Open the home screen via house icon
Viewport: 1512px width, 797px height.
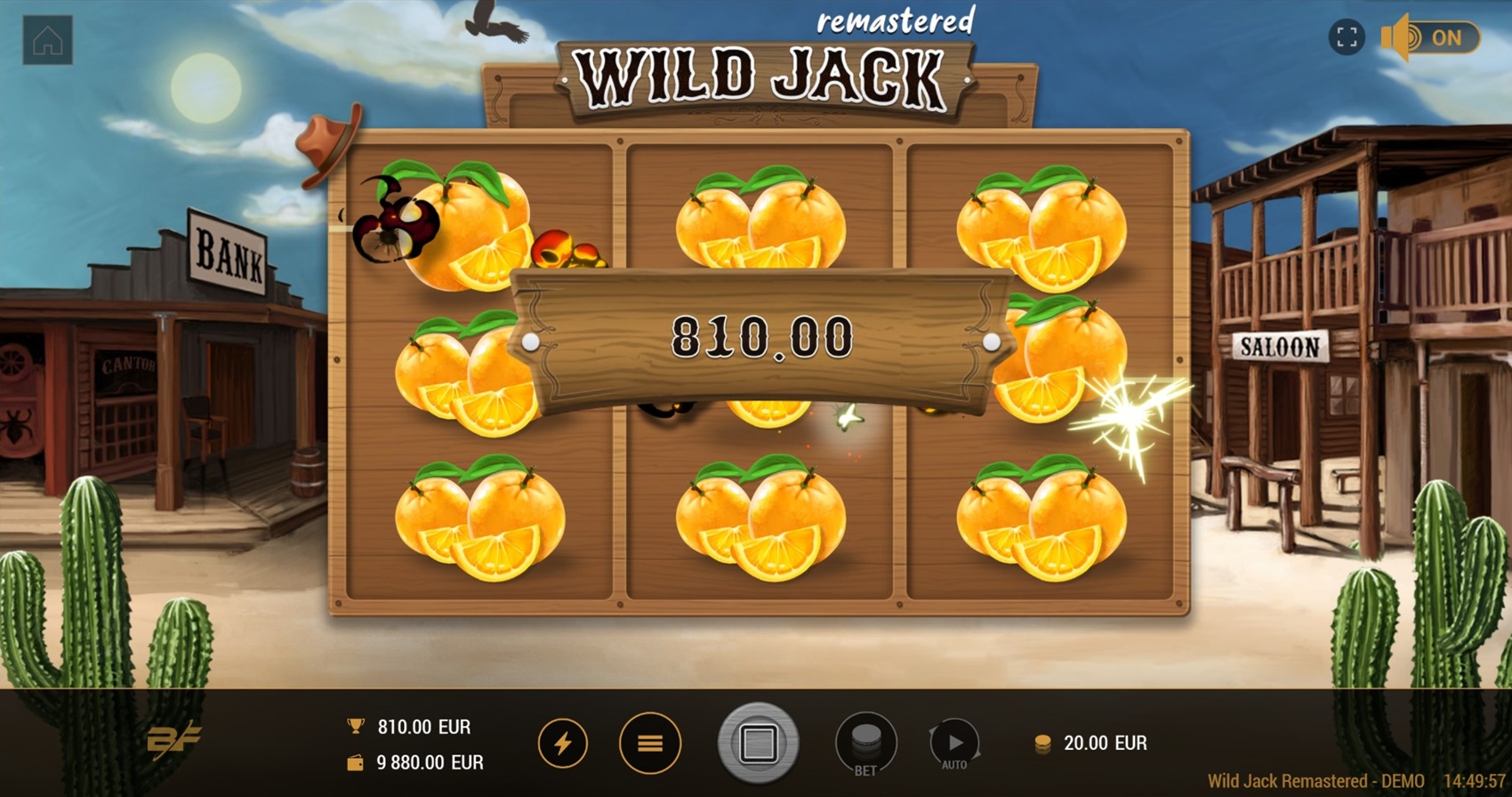[49, 38]
